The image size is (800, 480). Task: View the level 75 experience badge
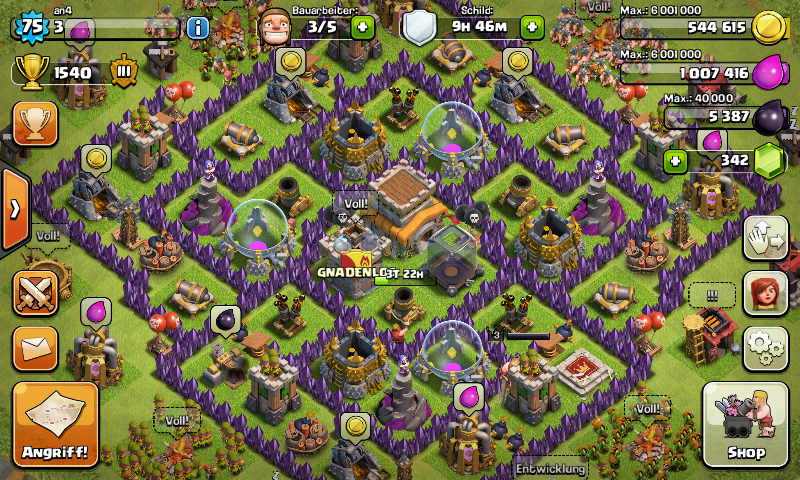32,27
